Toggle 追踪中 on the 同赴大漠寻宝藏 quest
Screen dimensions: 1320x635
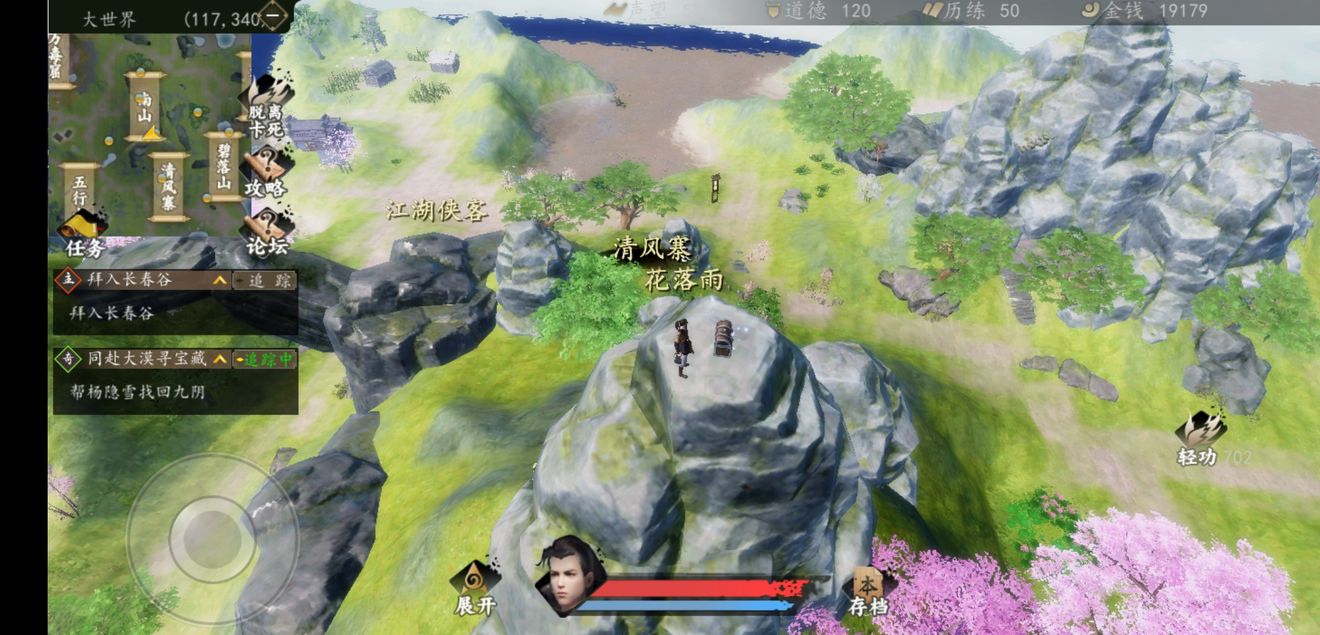(265, 359)
